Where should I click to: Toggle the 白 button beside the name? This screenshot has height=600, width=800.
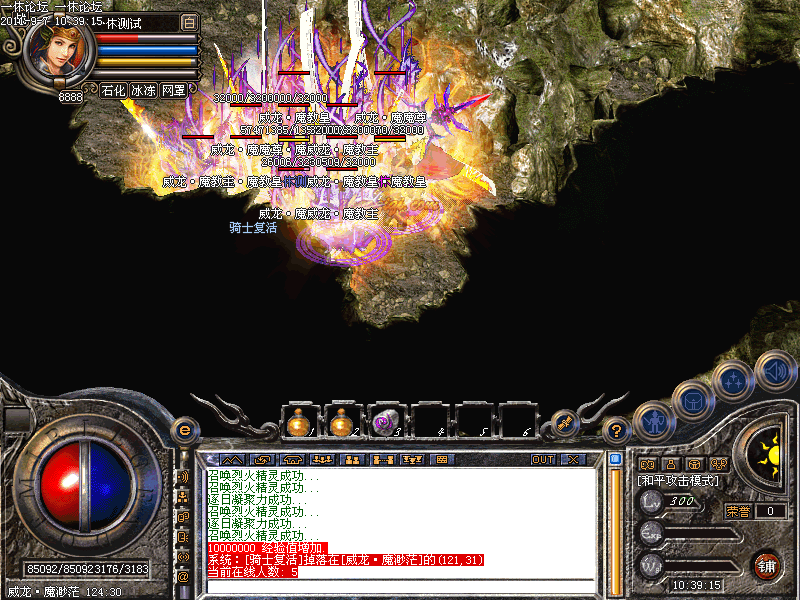190,22
